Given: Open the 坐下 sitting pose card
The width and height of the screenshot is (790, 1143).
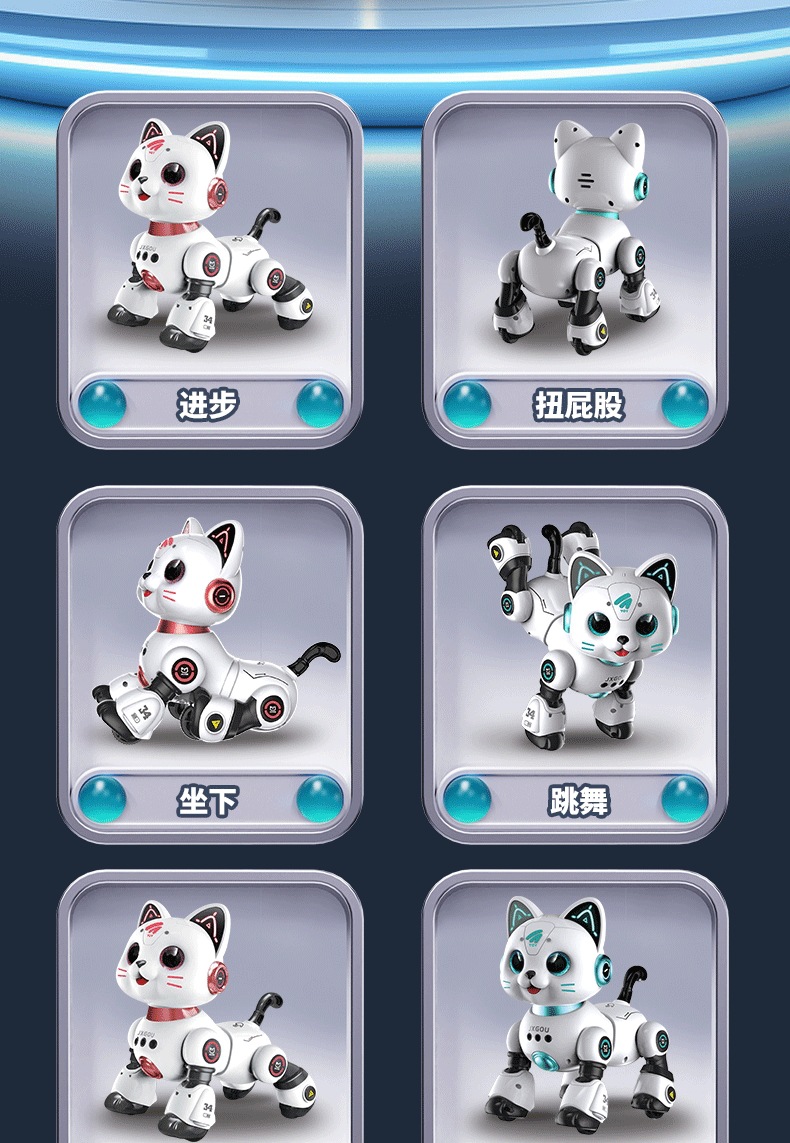Looking at the screenshot, I should click(209, 665).
